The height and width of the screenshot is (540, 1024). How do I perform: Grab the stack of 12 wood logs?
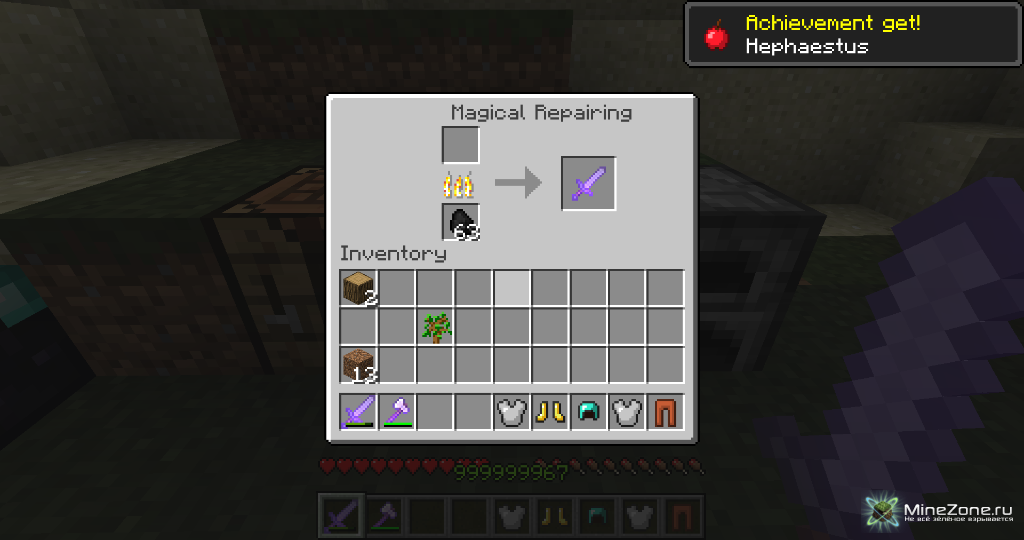358,364
